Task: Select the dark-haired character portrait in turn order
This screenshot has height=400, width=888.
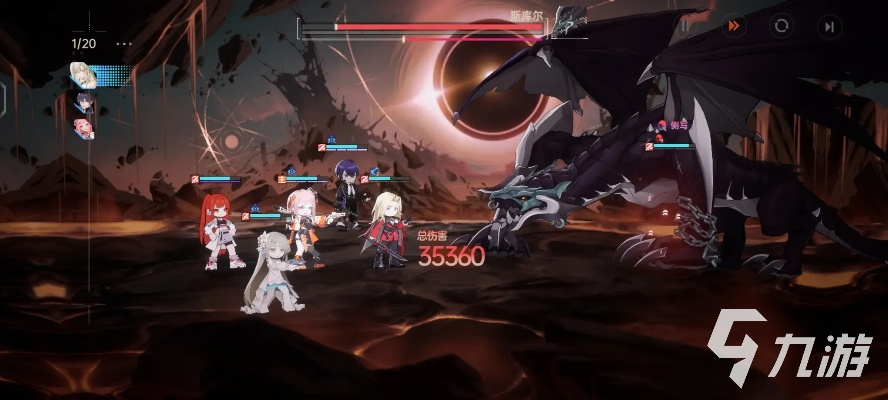Action: pos(82,101)
